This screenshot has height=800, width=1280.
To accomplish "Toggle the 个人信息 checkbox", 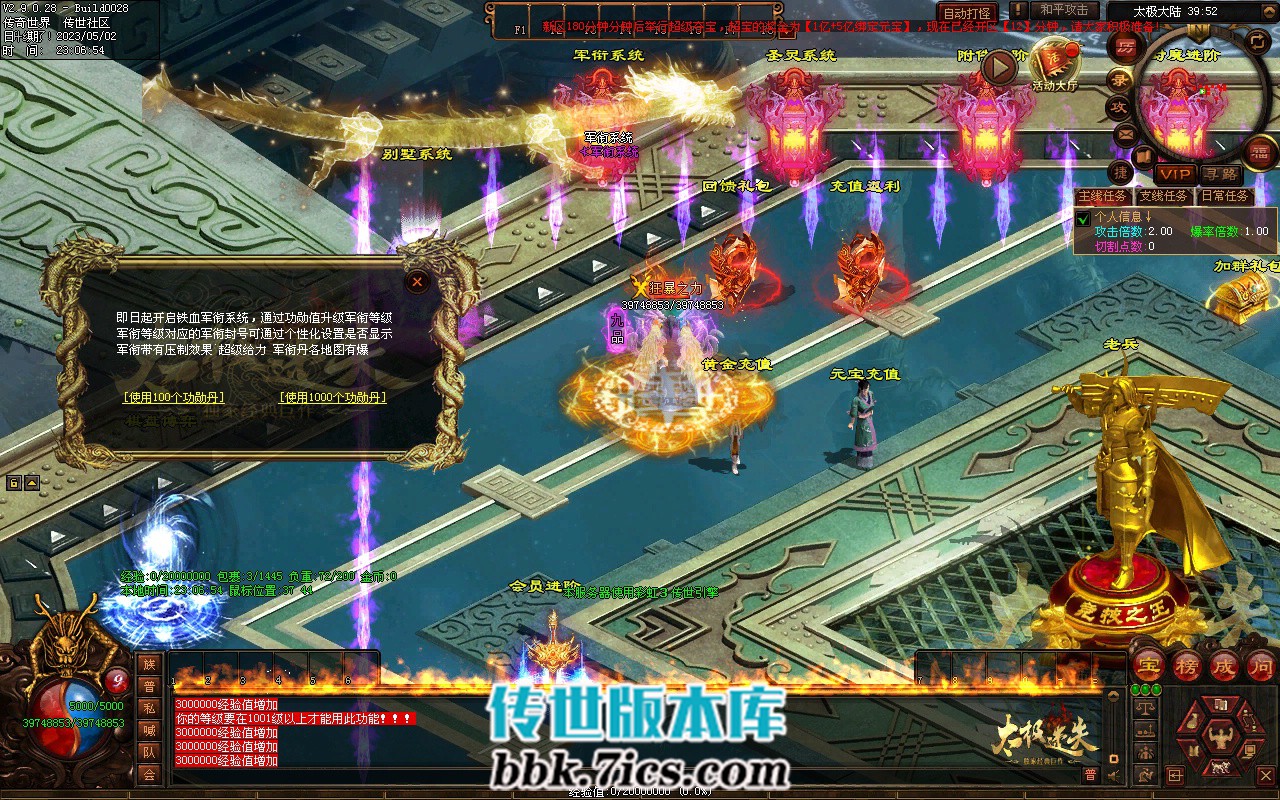I will [1083, 219].
